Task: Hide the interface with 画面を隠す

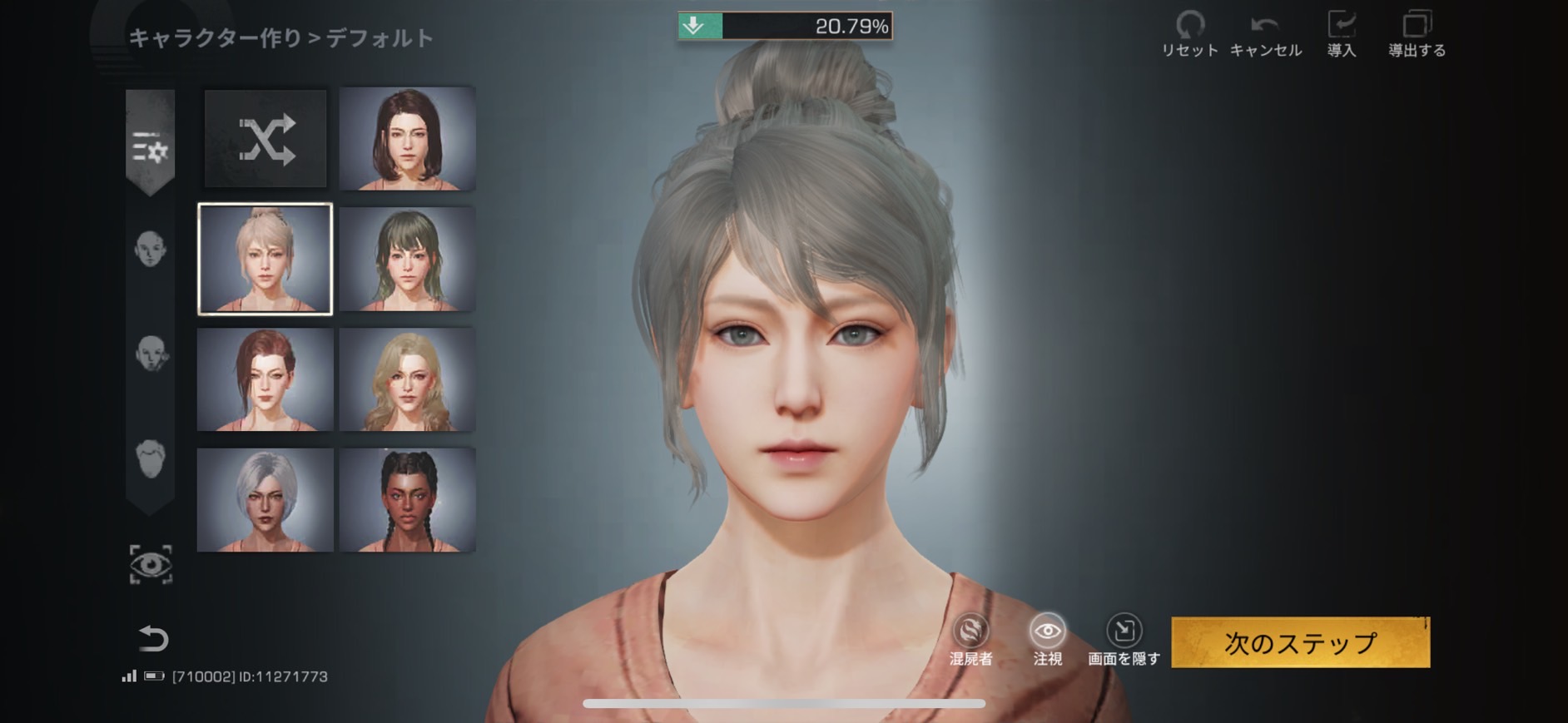Action: tap(1124, 640)
